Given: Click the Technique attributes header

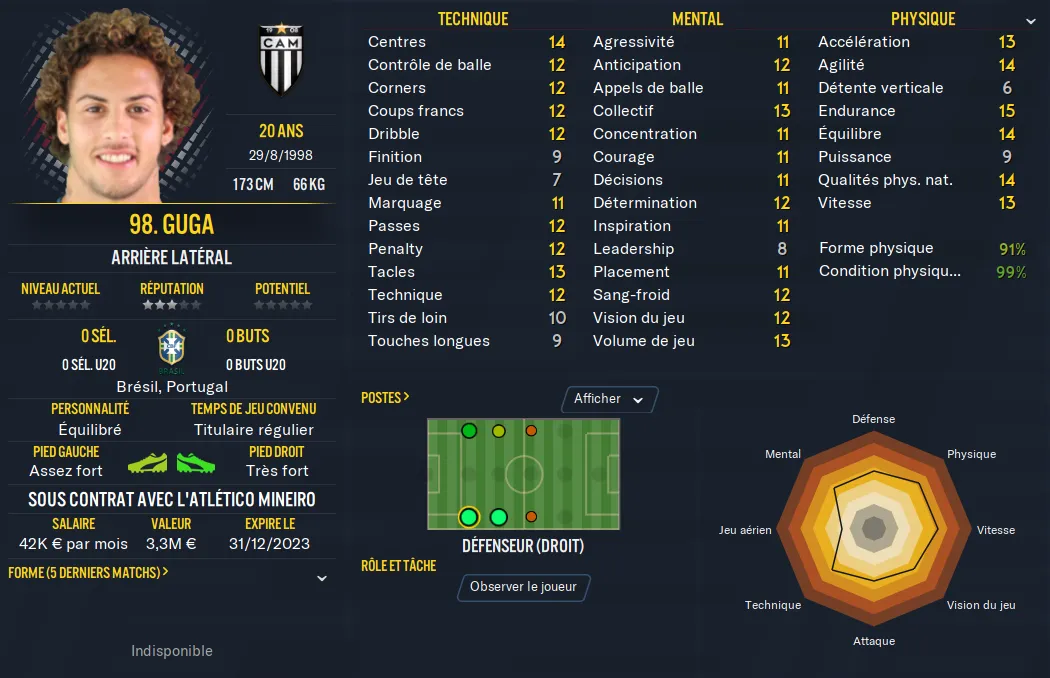Looking at the screenshot, I should pos(473,19).
